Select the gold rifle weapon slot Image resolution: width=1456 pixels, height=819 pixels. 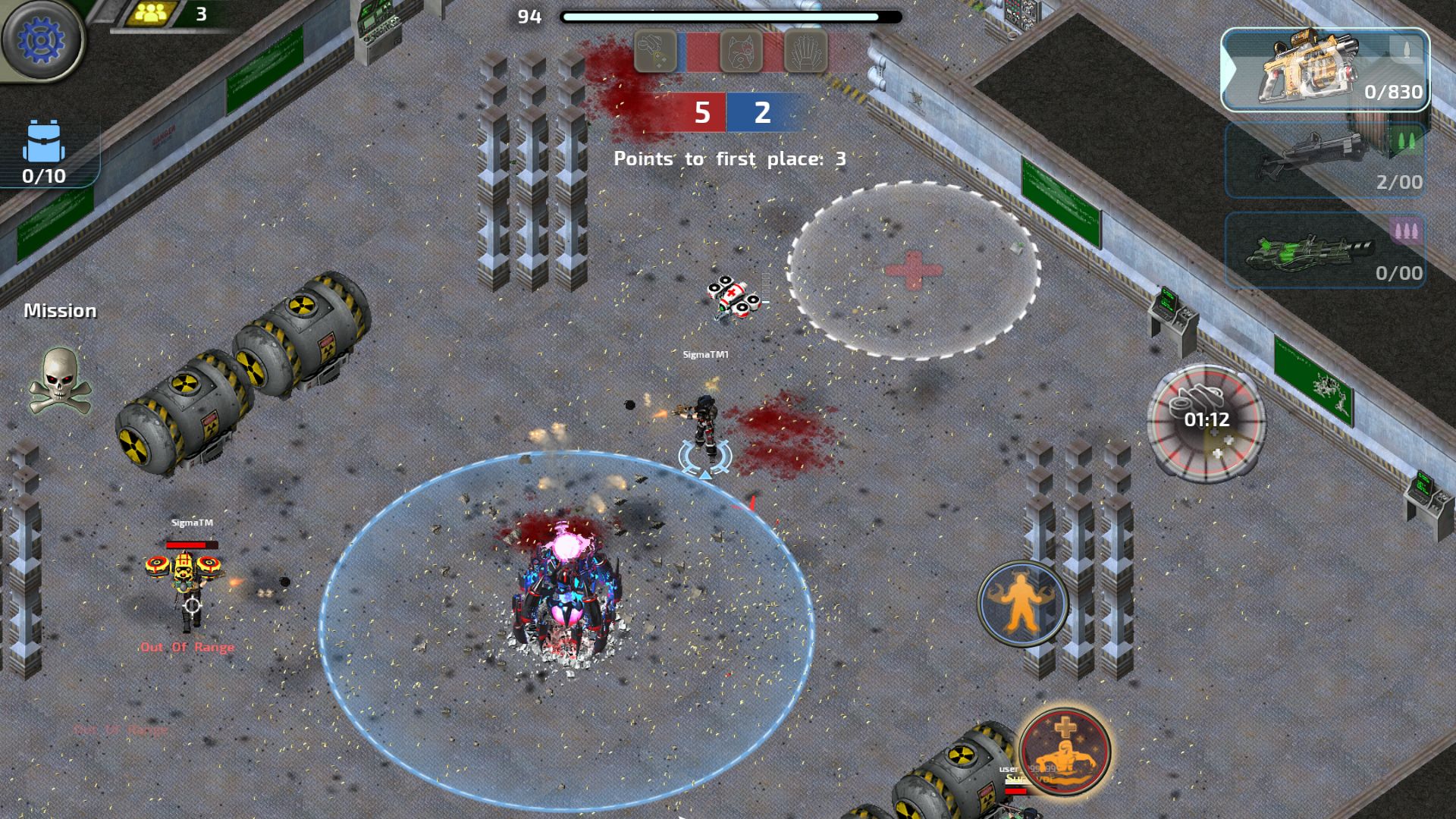click(1324, 70)
